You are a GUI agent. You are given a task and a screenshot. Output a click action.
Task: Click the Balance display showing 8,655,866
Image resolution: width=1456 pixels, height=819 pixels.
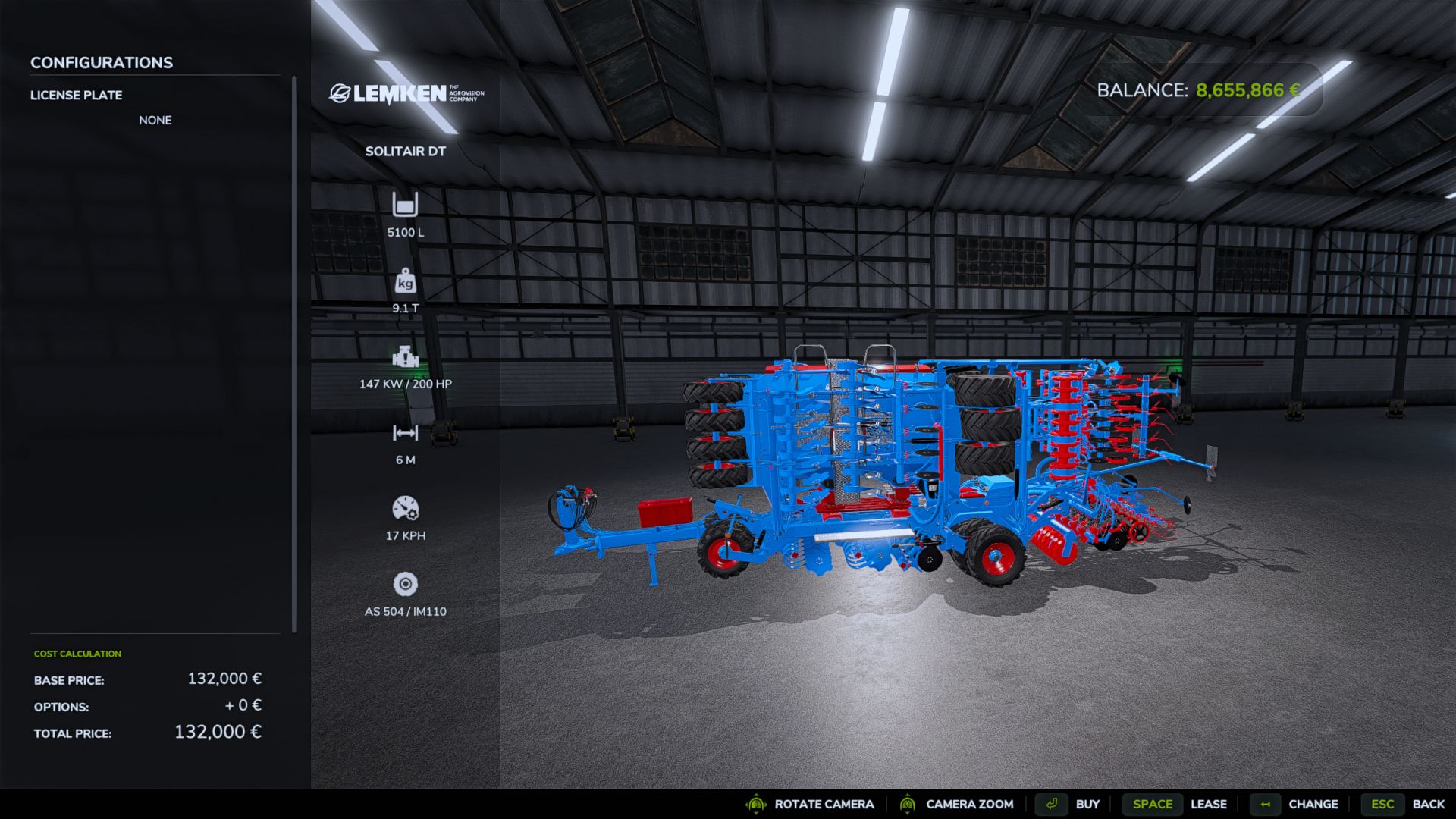coord(1198,90)
